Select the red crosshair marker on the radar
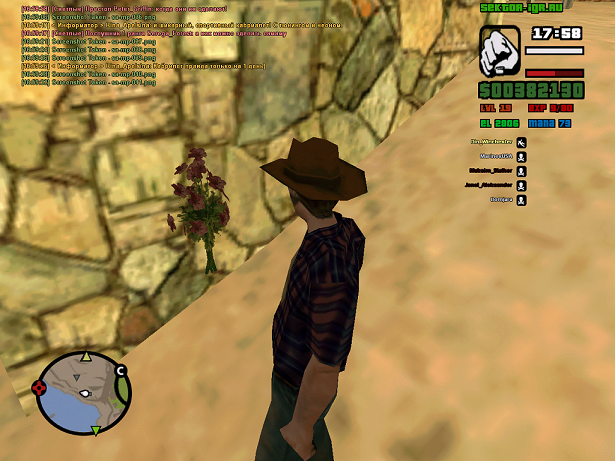This screenshot has height=461, width=616. pyautogui.click(x=40, y=387)
